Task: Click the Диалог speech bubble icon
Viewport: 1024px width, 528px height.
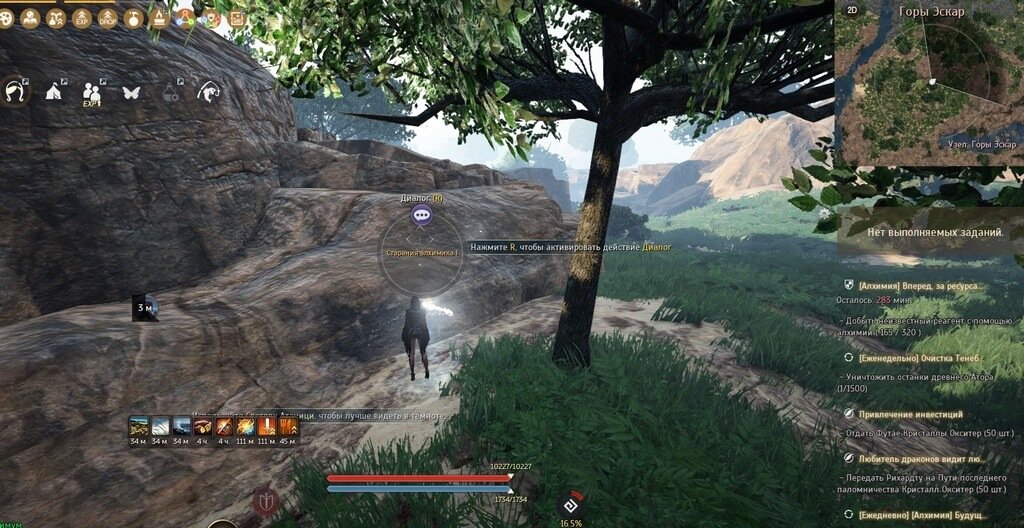Action: 422,214
